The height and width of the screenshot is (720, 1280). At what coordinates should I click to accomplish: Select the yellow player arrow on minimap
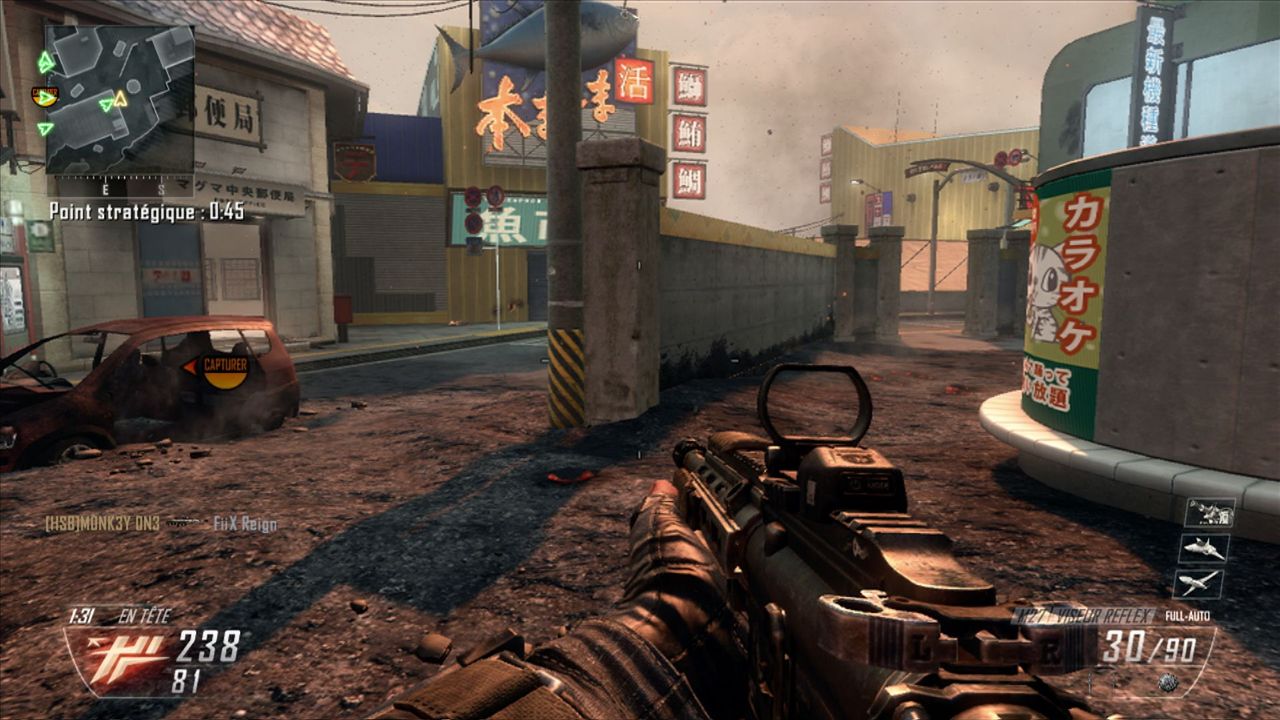120,98
